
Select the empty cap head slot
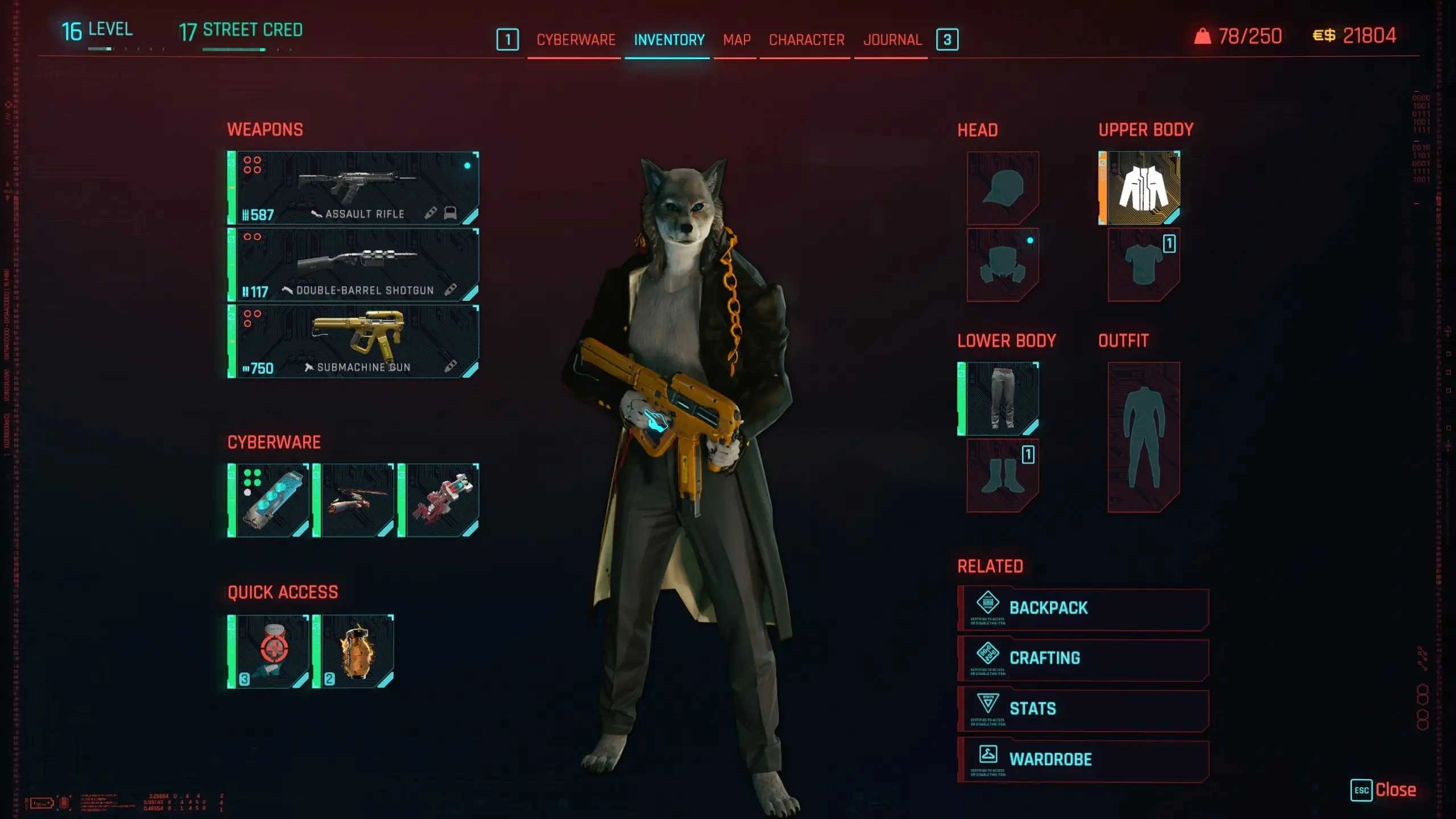click(1003, 188)
